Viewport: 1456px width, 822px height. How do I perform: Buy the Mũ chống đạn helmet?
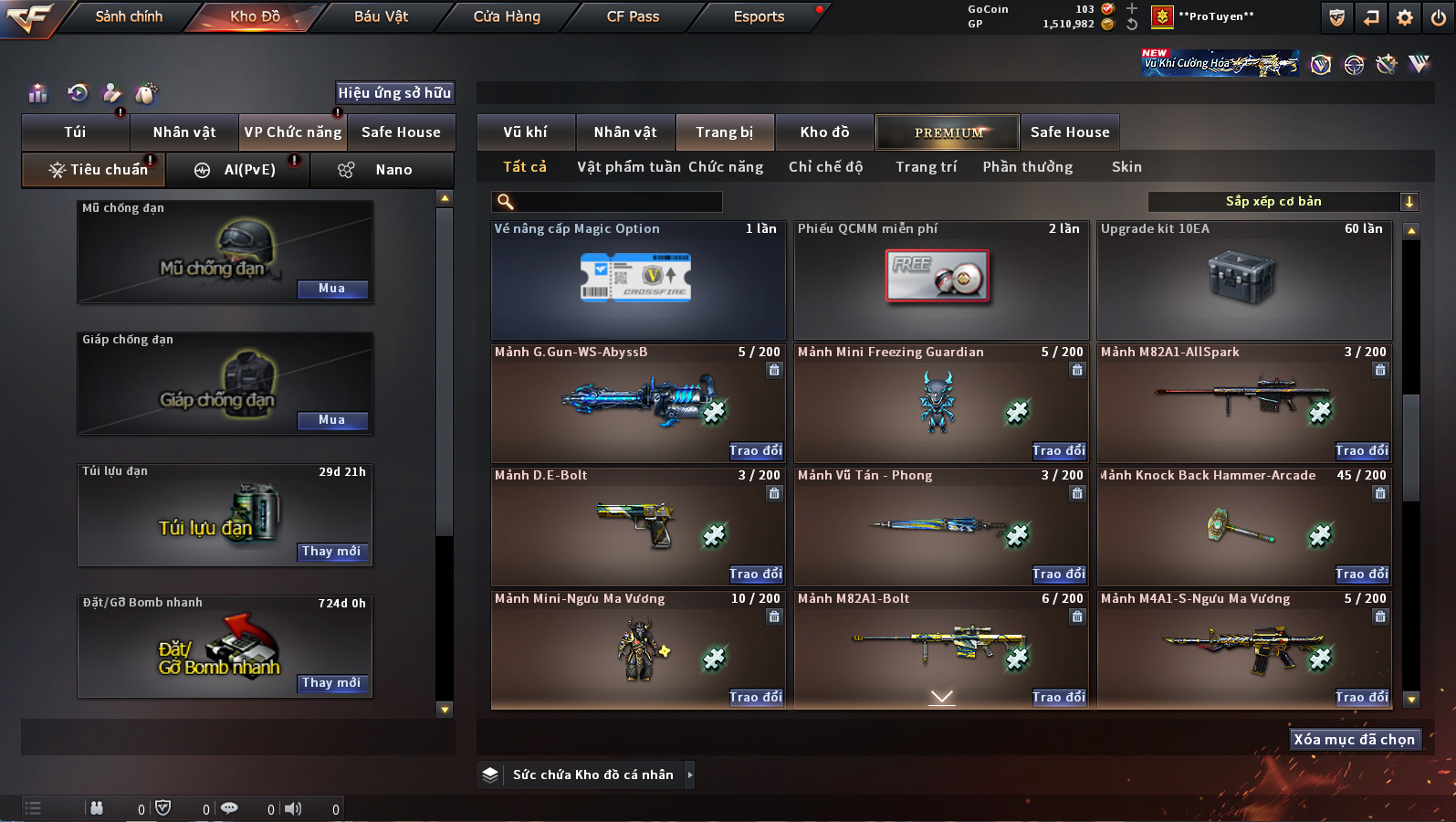point(331,289)
